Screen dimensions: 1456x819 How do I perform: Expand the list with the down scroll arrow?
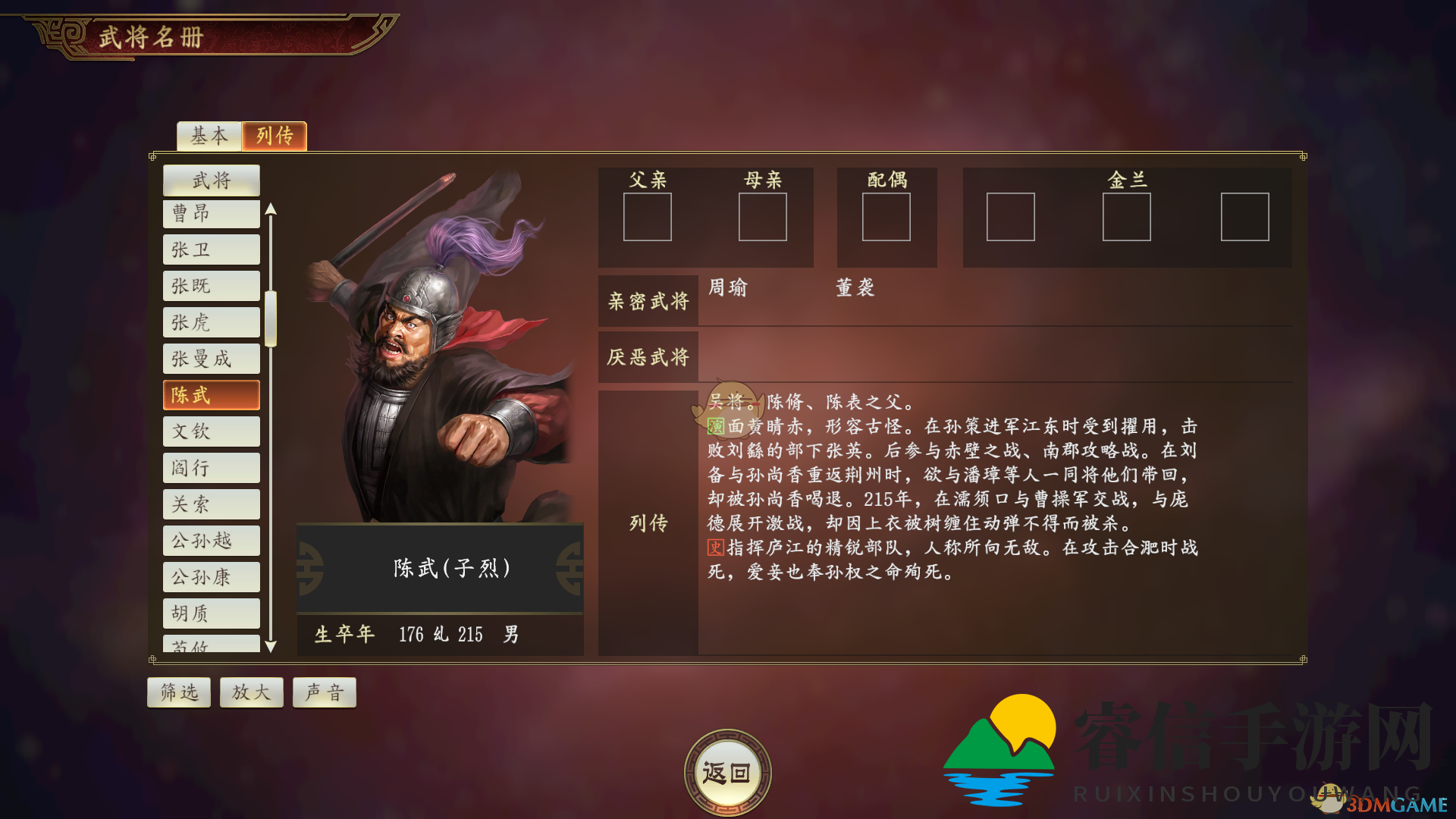271,647
